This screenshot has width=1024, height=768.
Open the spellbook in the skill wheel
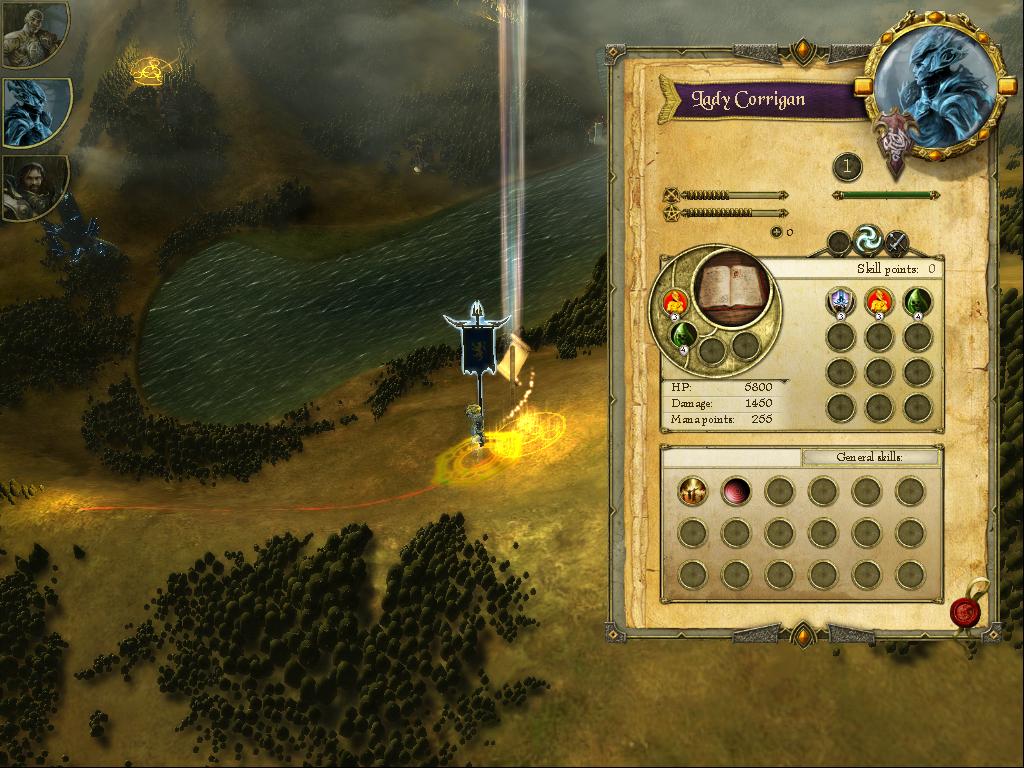click(733, 288)
